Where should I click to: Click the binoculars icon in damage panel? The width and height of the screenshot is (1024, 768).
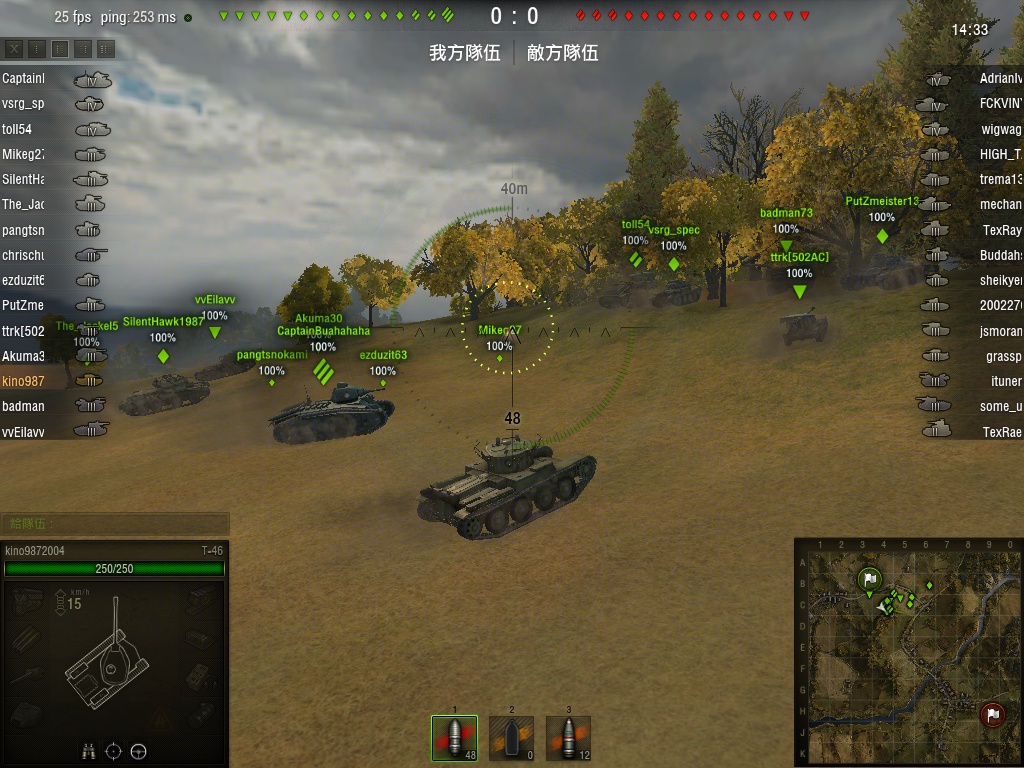89,751
